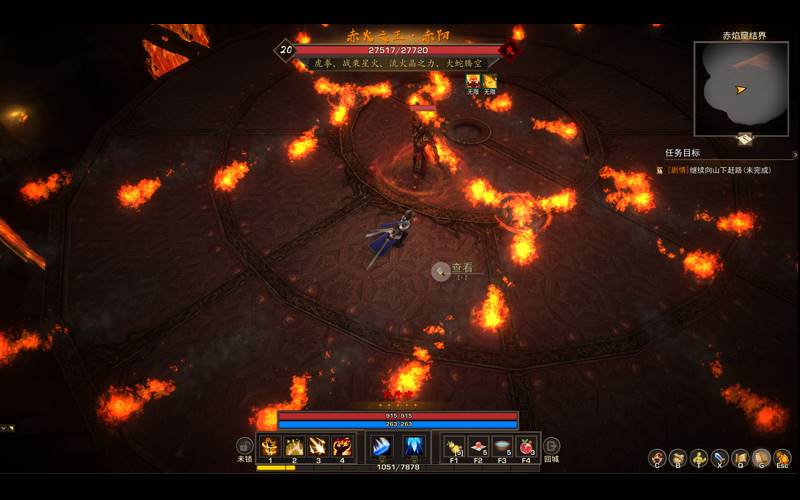Image resolution: width=800 pixels, height=500 pixels.
Task: Activate the blue slash skill icon
Action: click(x=381, y=446)
